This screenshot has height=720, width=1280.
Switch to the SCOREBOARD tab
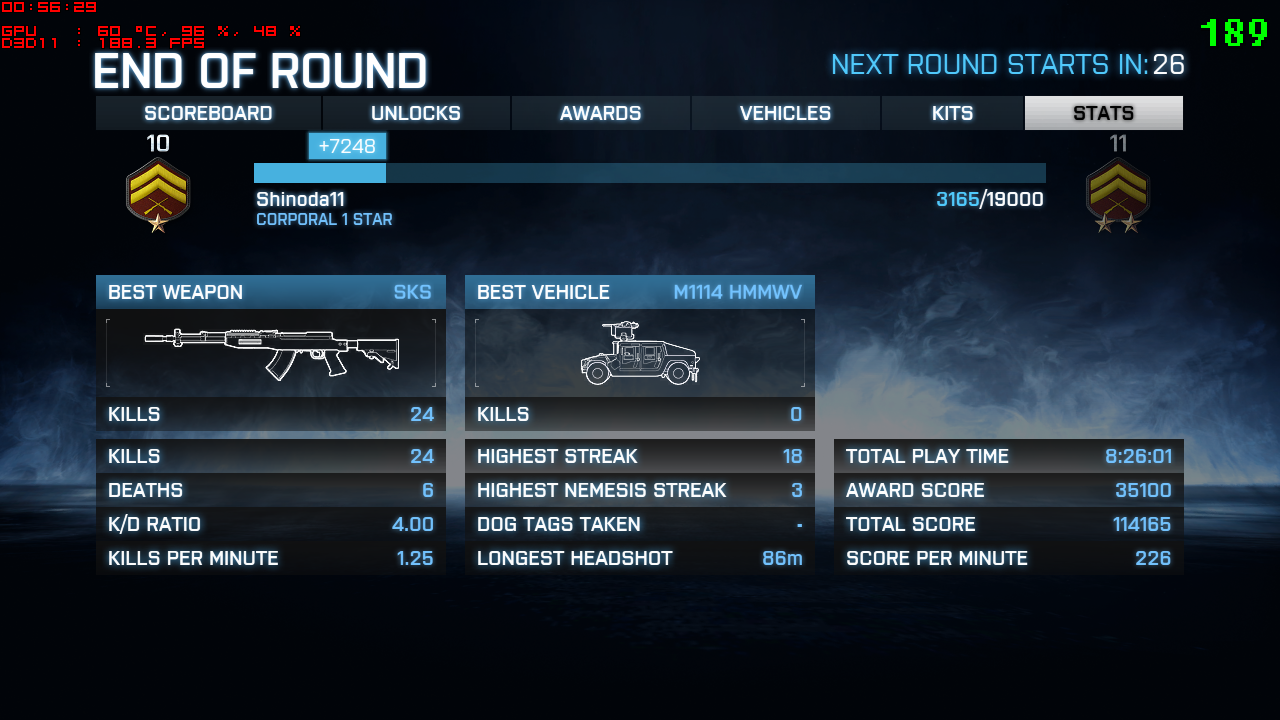pyautogui.click(x=208, y=113)
